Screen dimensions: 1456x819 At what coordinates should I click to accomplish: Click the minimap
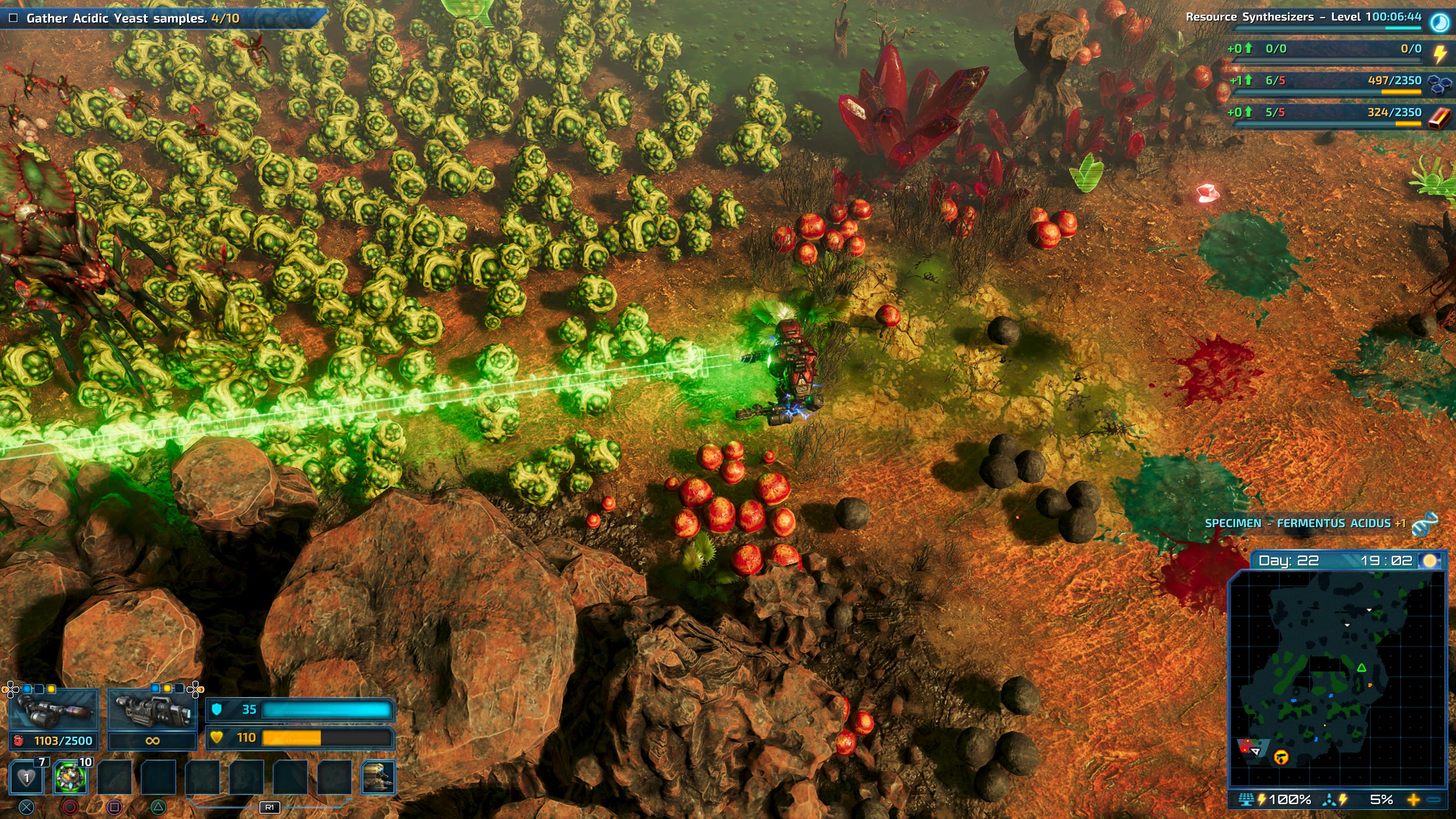tap(1337, 678)
